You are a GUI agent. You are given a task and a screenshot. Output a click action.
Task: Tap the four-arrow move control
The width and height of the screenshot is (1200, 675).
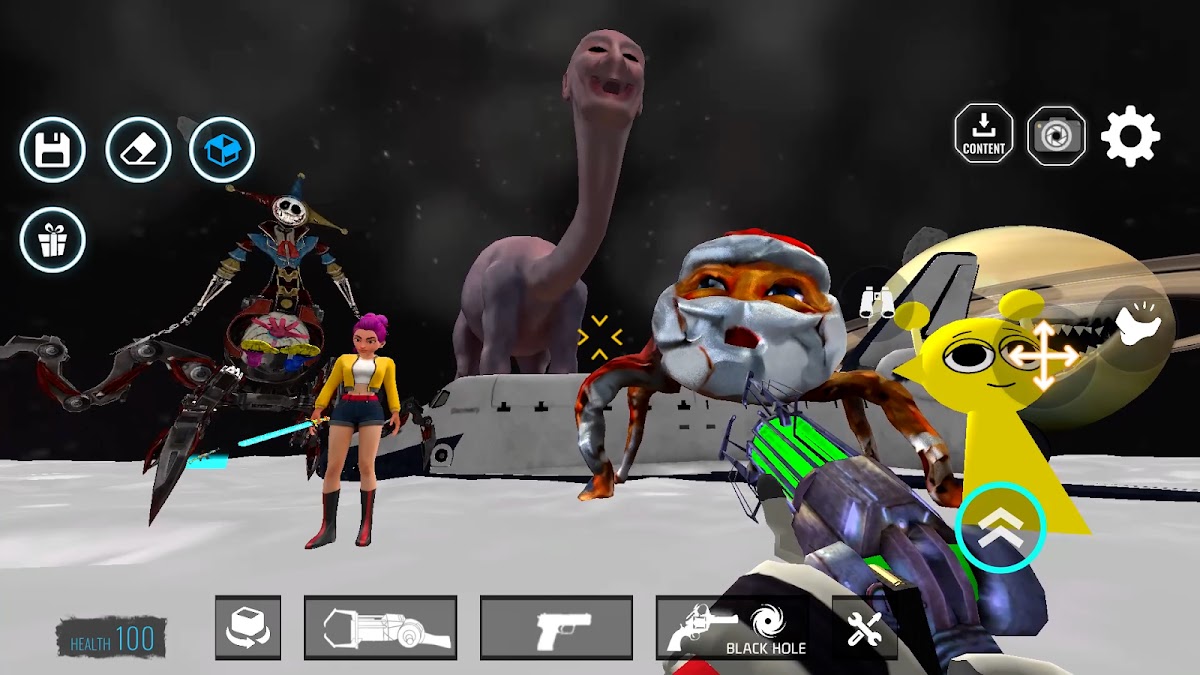(1042, 354)
